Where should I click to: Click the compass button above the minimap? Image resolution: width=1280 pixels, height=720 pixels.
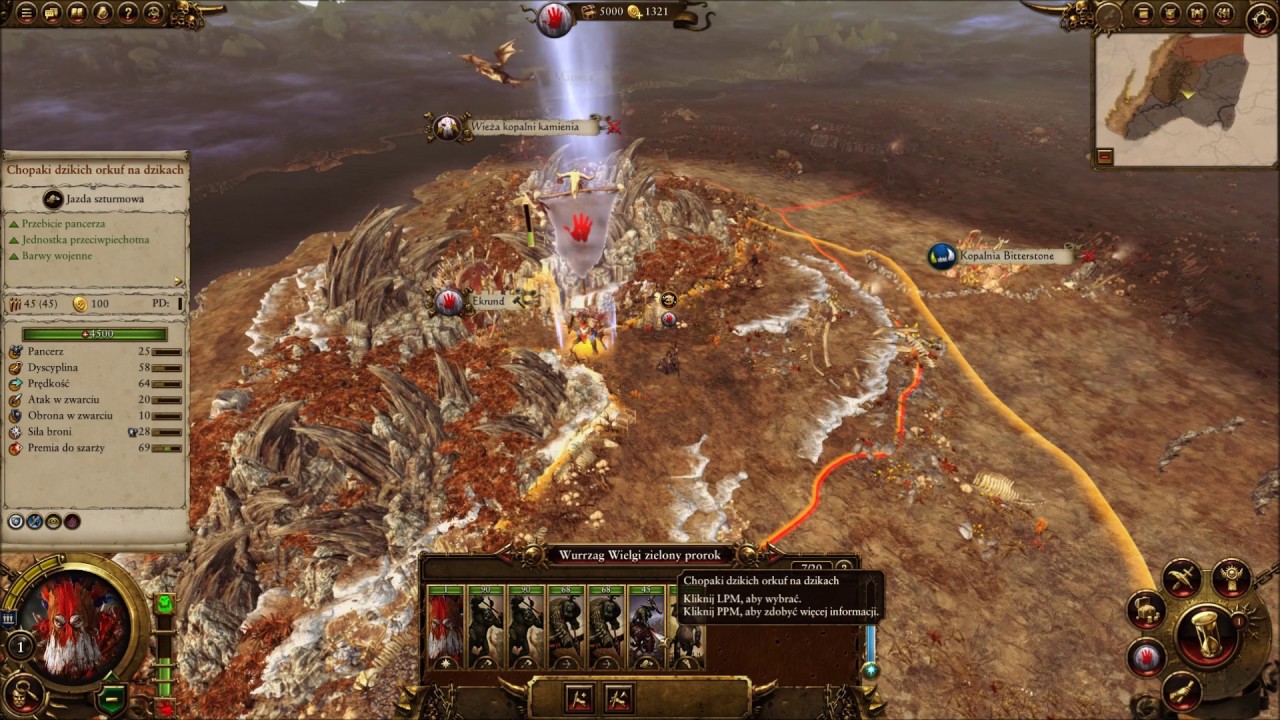pos(1261,17)
